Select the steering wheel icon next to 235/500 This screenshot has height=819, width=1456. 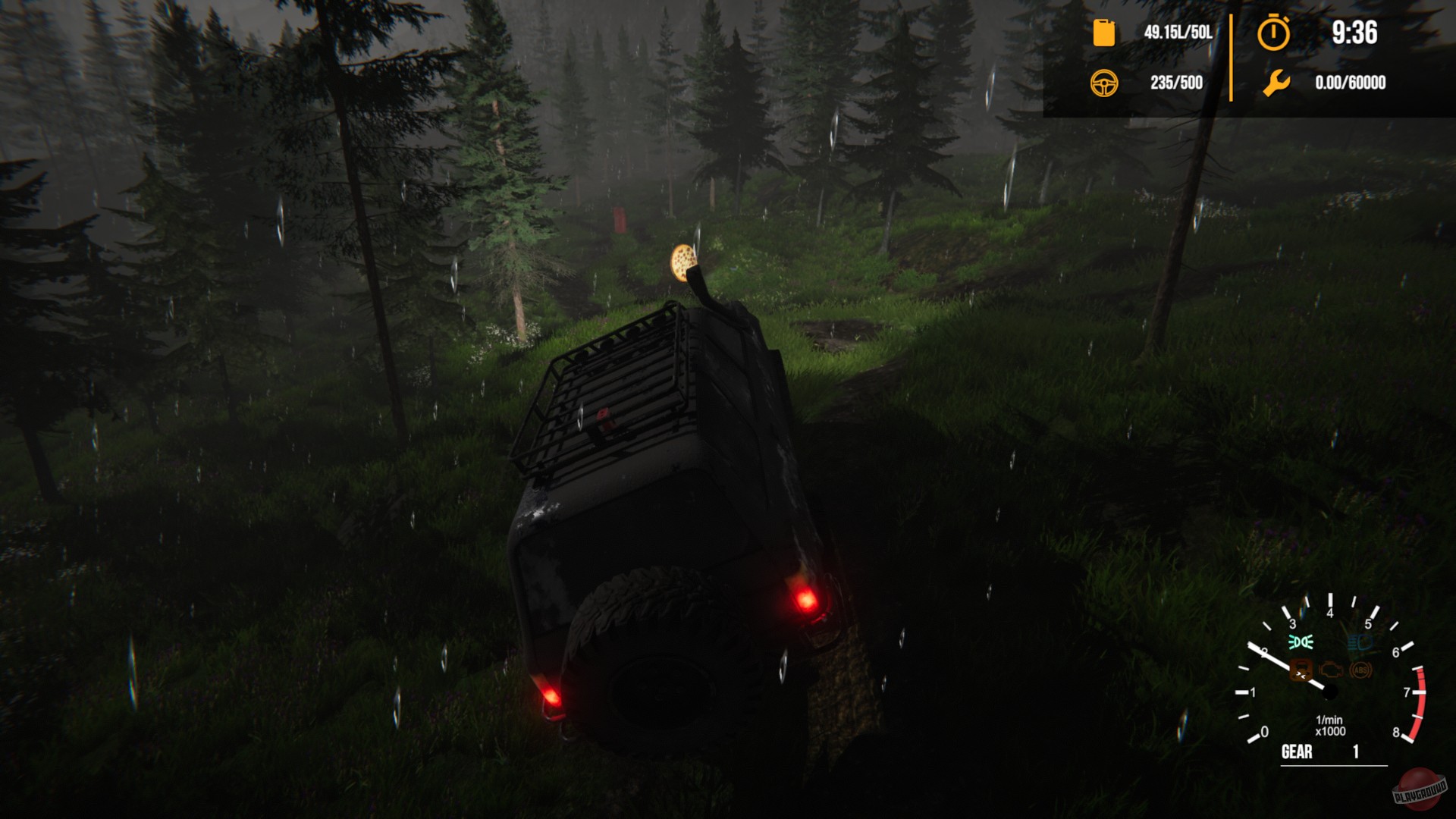coord(1105,84)
